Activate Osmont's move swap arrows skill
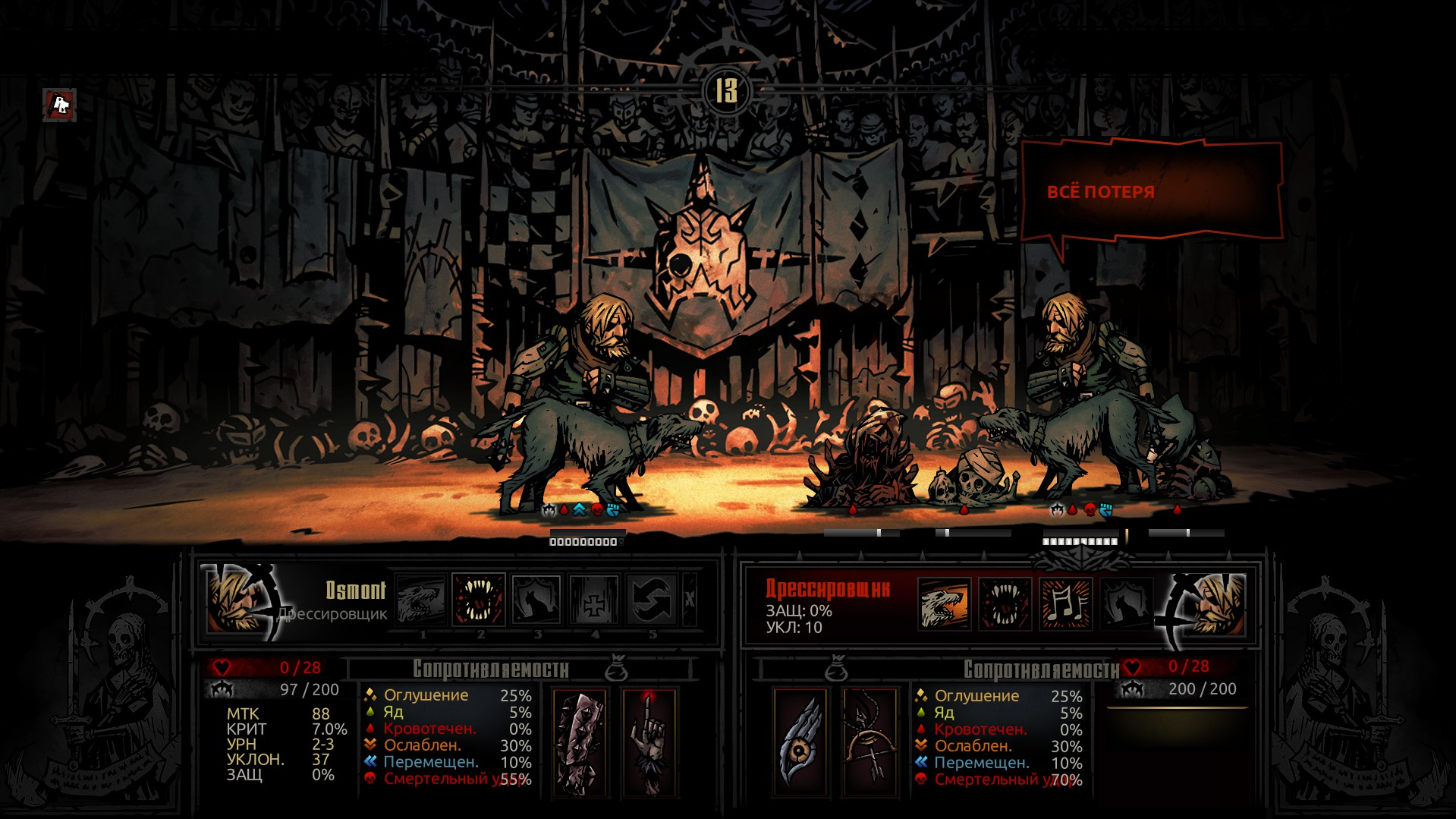1456x819 pixels. [652, 600]
